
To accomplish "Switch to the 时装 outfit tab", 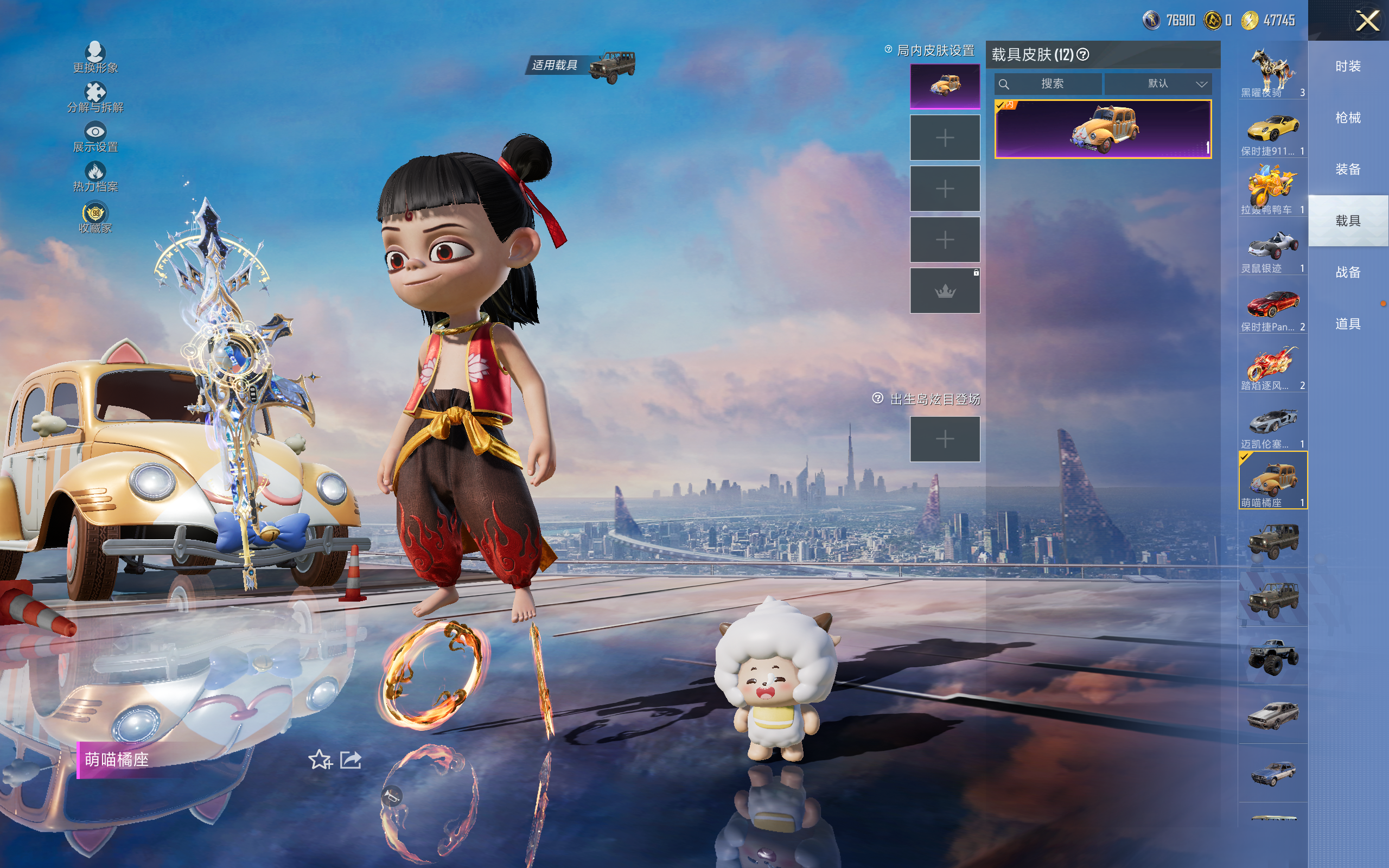I will 1348,67.
